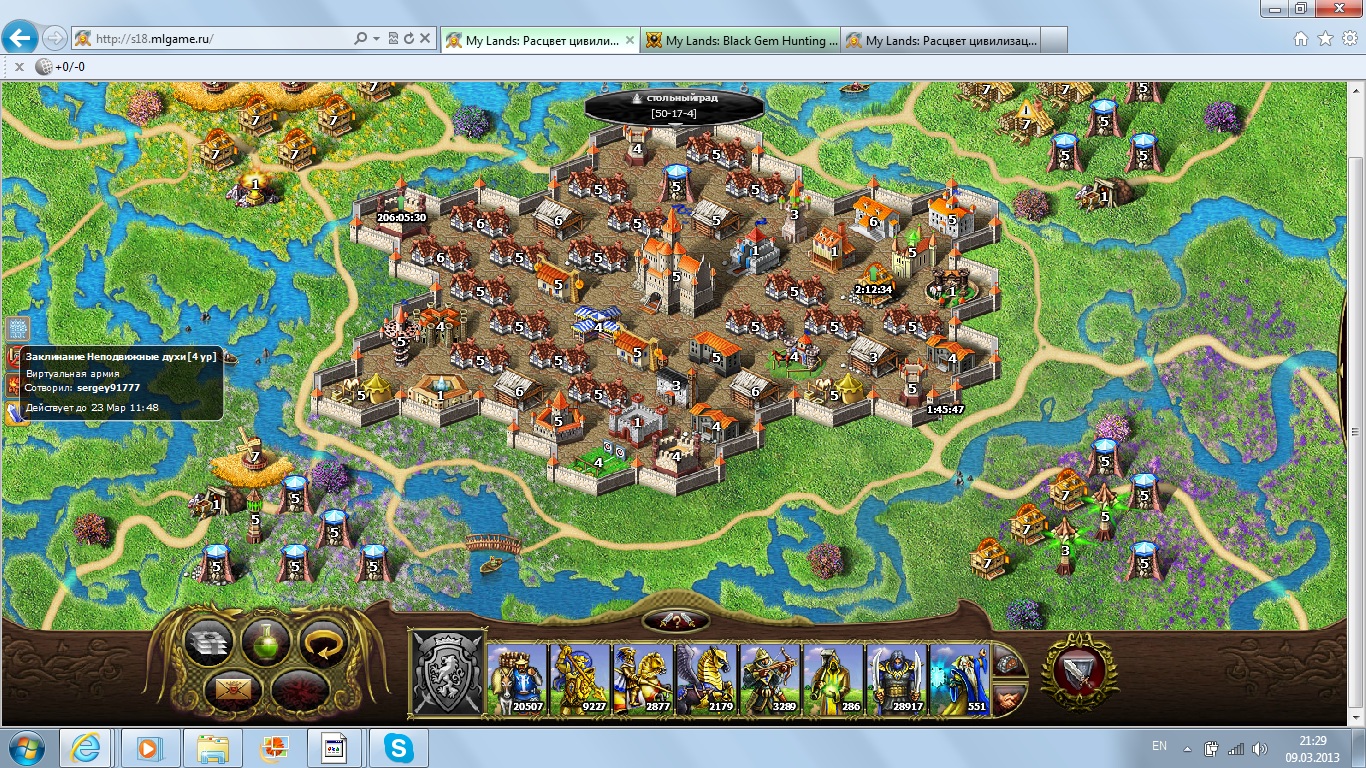
Task: Choose the golden cavalry unit slot showing 2877
Action: click(643, 680)
